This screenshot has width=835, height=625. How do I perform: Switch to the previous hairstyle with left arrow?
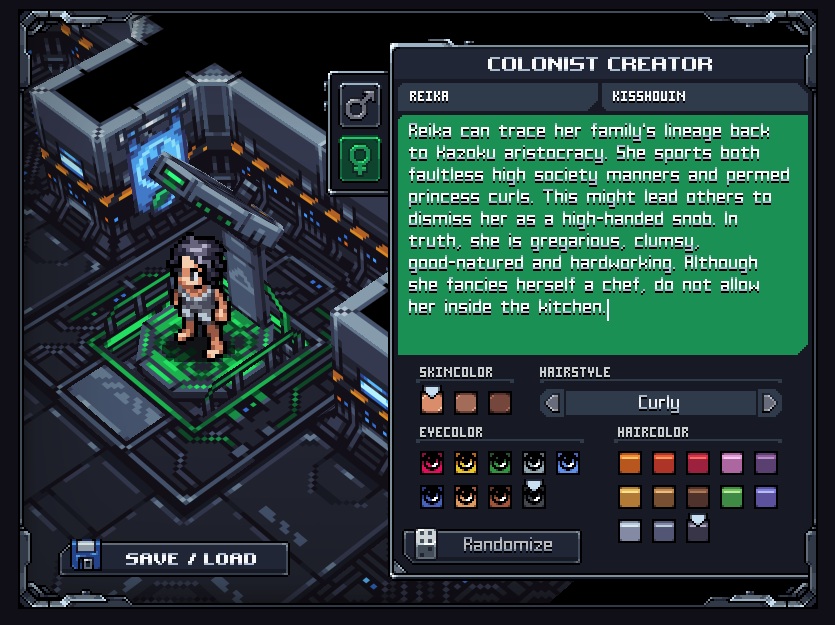click(x=551, y=403)
